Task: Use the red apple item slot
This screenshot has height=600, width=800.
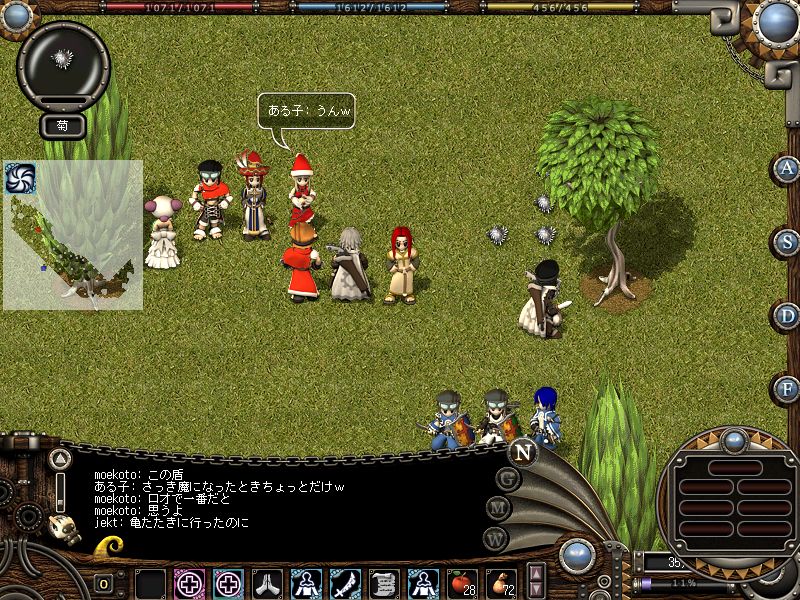Action: (x=461, y=582)
